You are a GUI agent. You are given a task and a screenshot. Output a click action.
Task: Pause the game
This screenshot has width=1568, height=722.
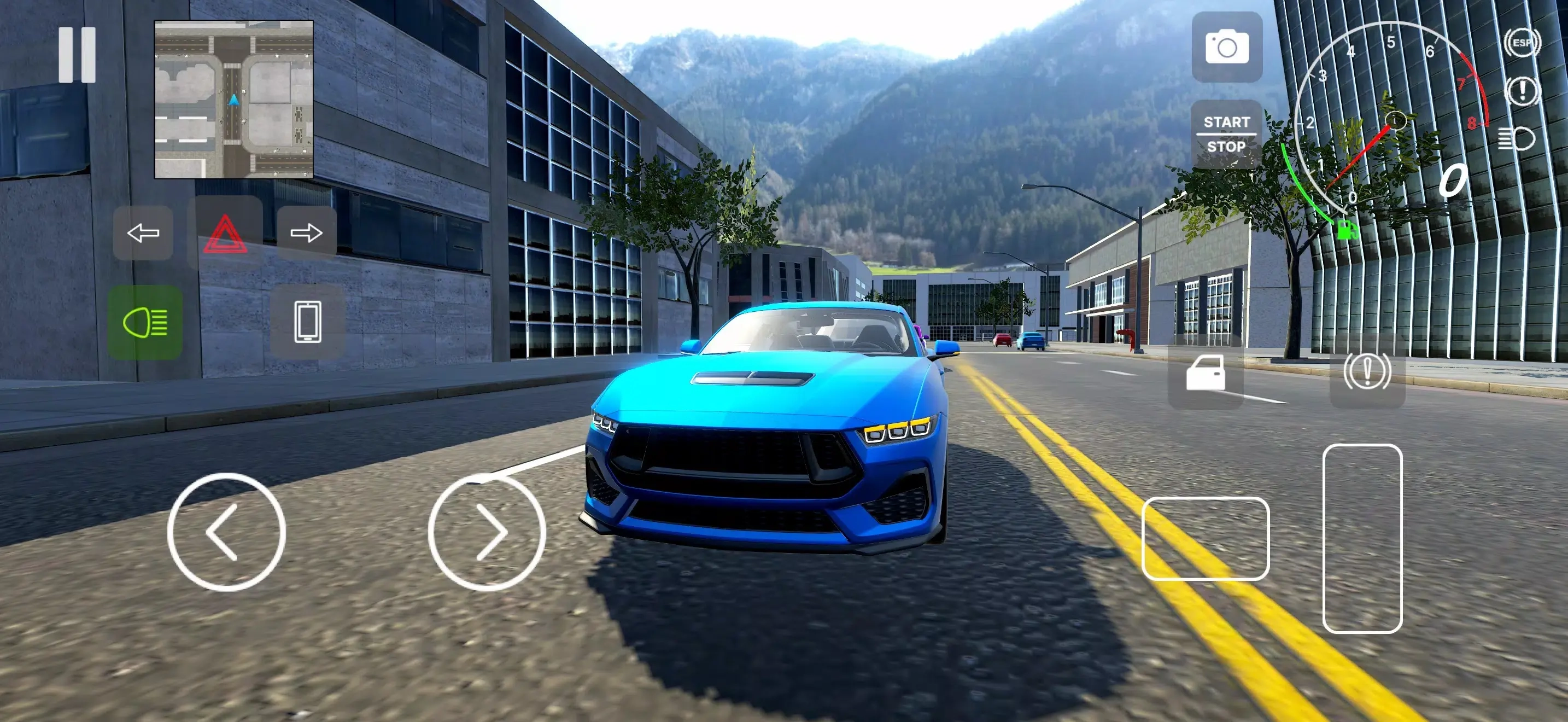[77, 55]
